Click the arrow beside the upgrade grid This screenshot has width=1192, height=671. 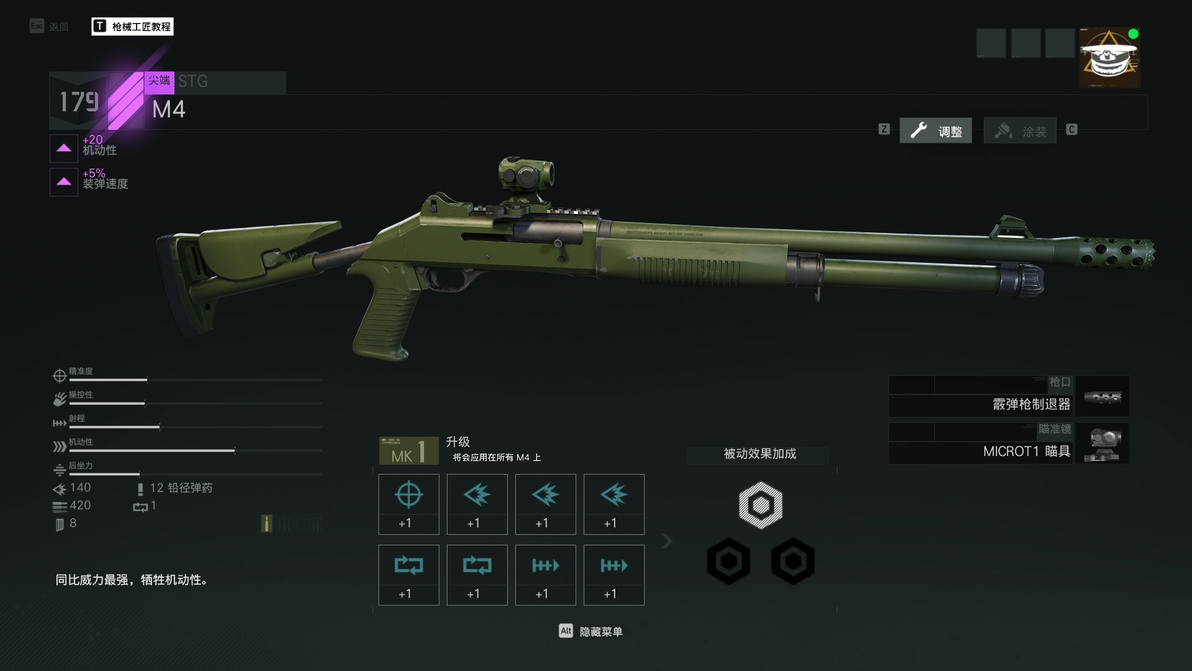point(667,541)
